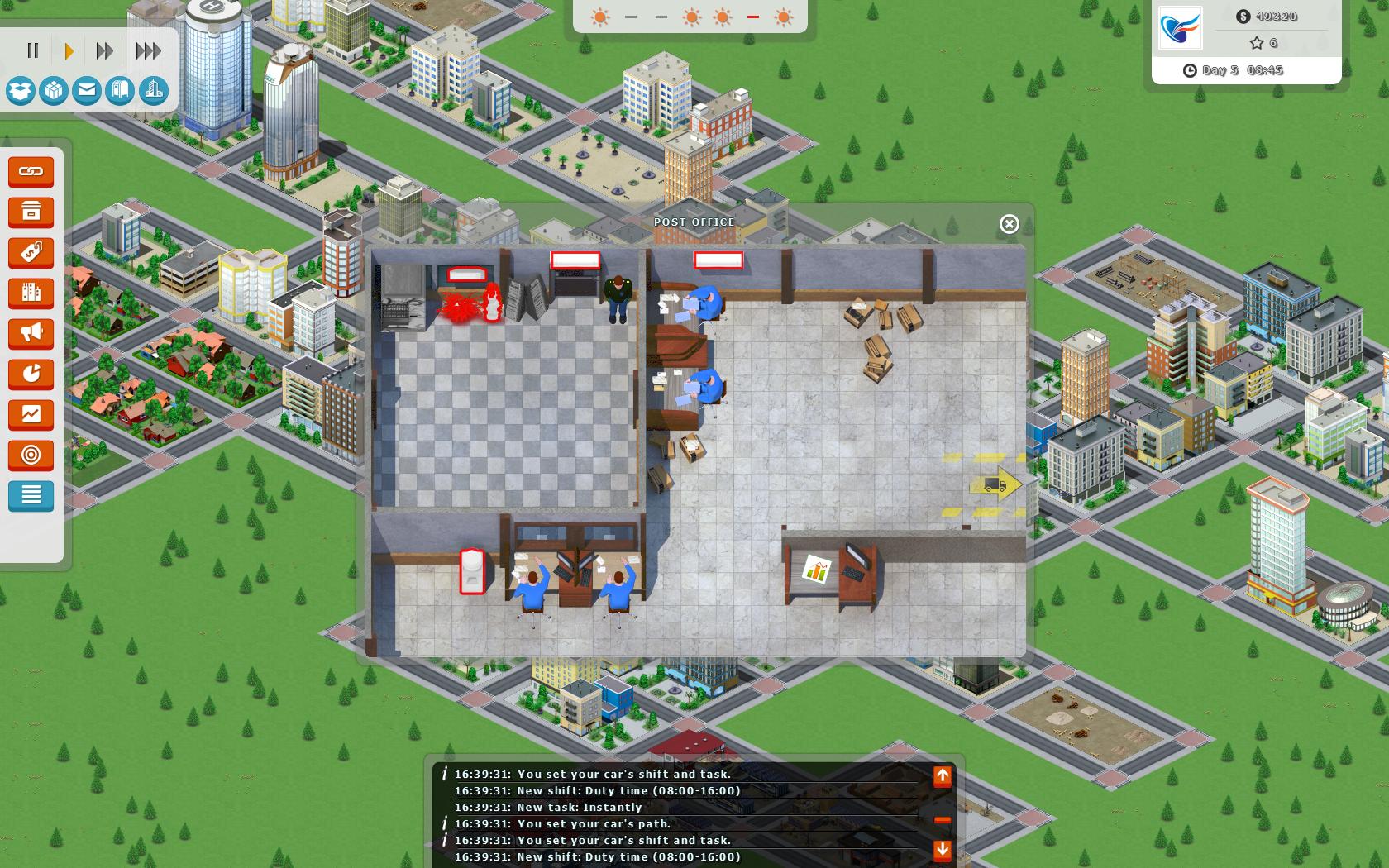Enable the fastest triple-arrow game speed

(x=146, y=50)
